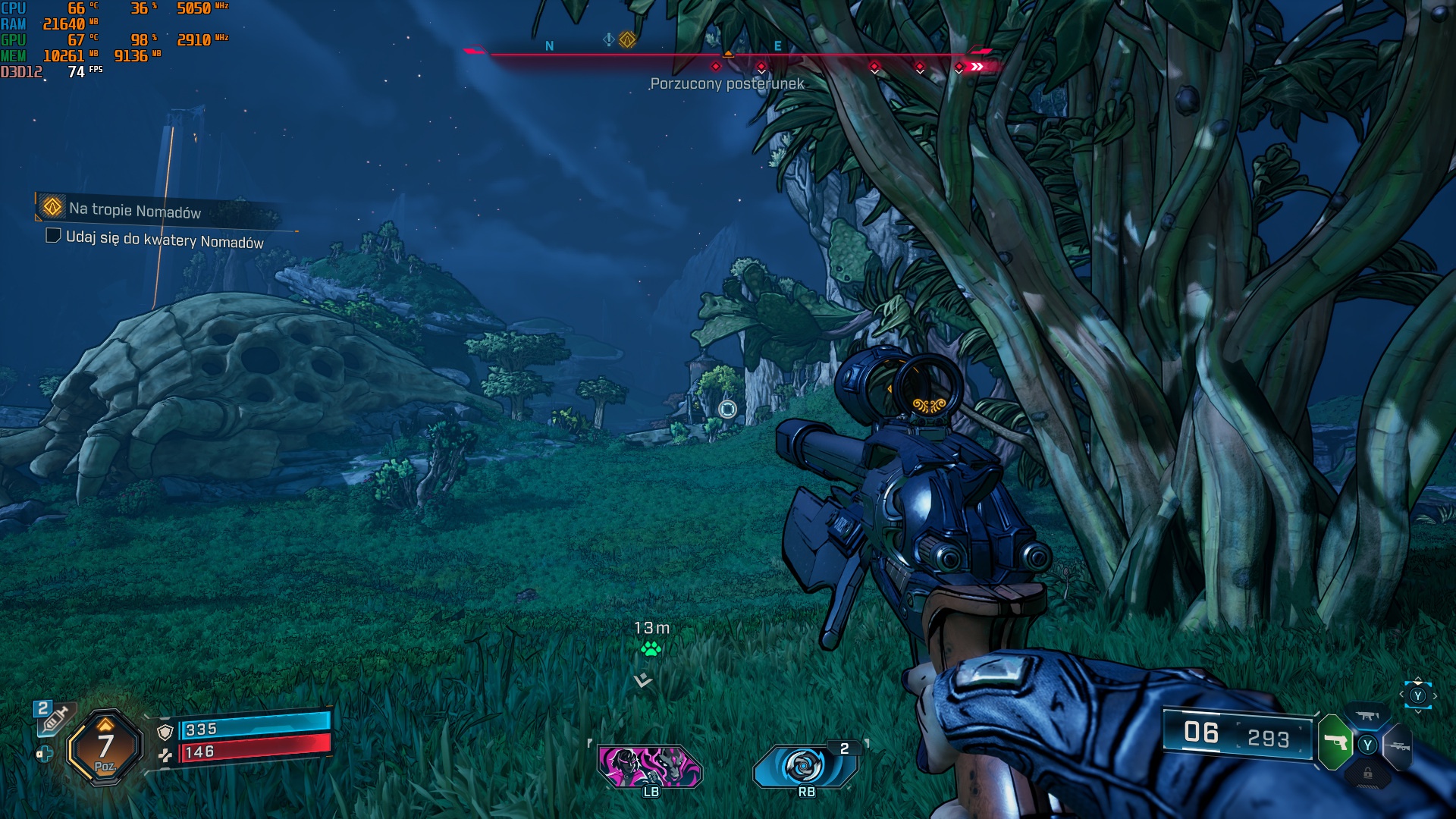This screenshot has width=1456, height=819.
Task: Open the tracked quest "Na tropie Nomadów"
Action: tap(134, 209)
